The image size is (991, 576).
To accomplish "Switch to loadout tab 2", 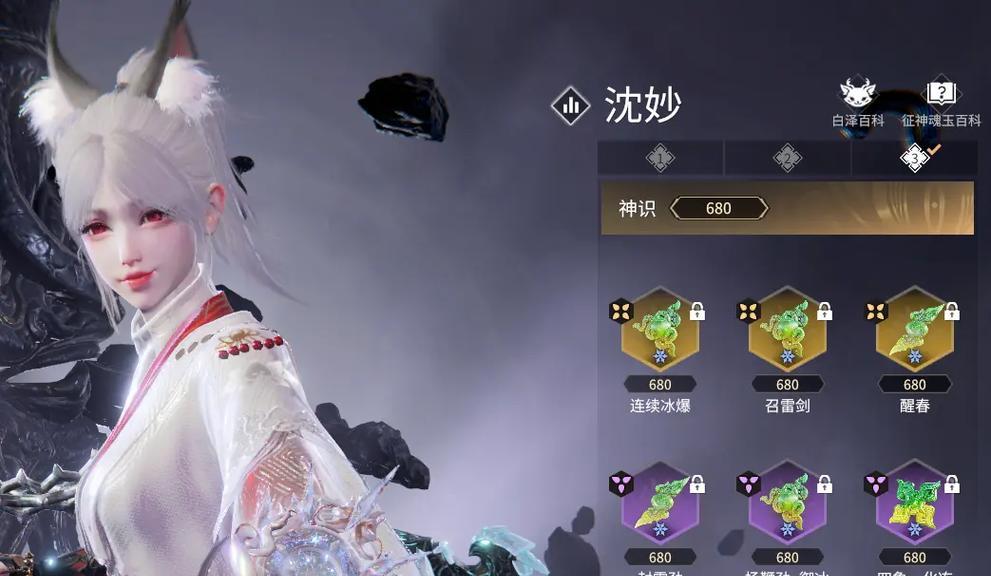I will pyautogui.click(x=787, y=158).
